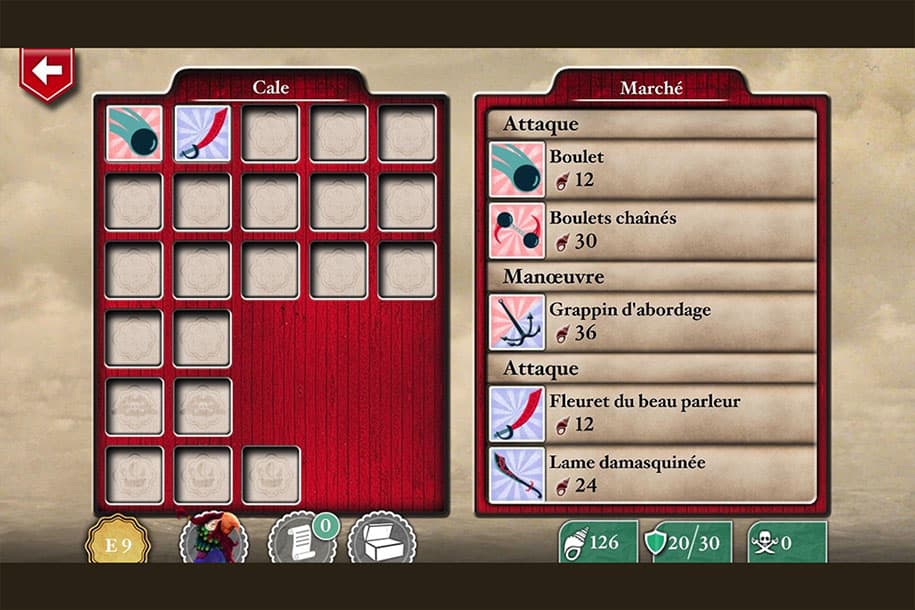Pick the Grappin d'abordage market item

652,321
